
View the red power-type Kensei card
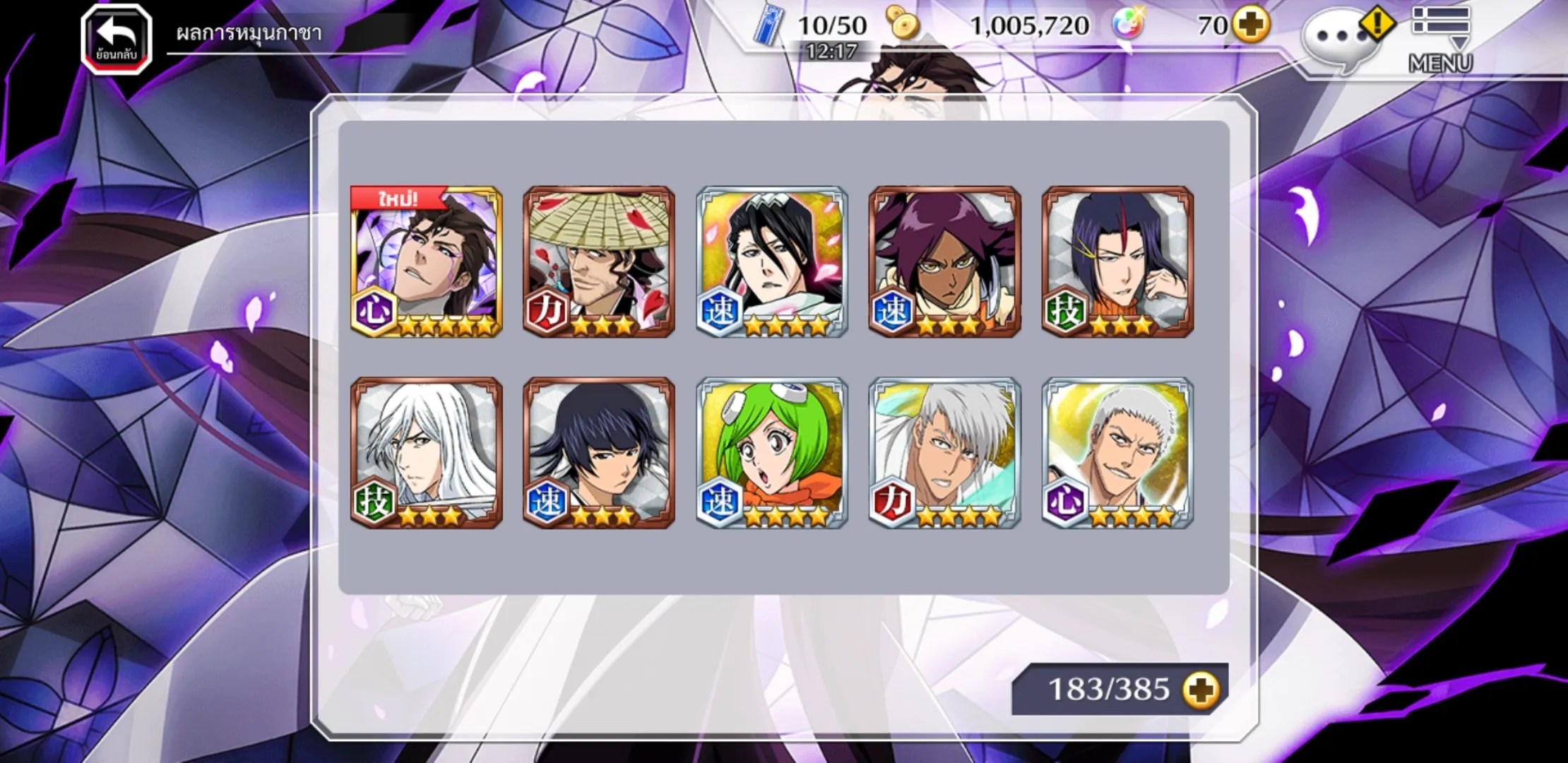tap(945, 453)
